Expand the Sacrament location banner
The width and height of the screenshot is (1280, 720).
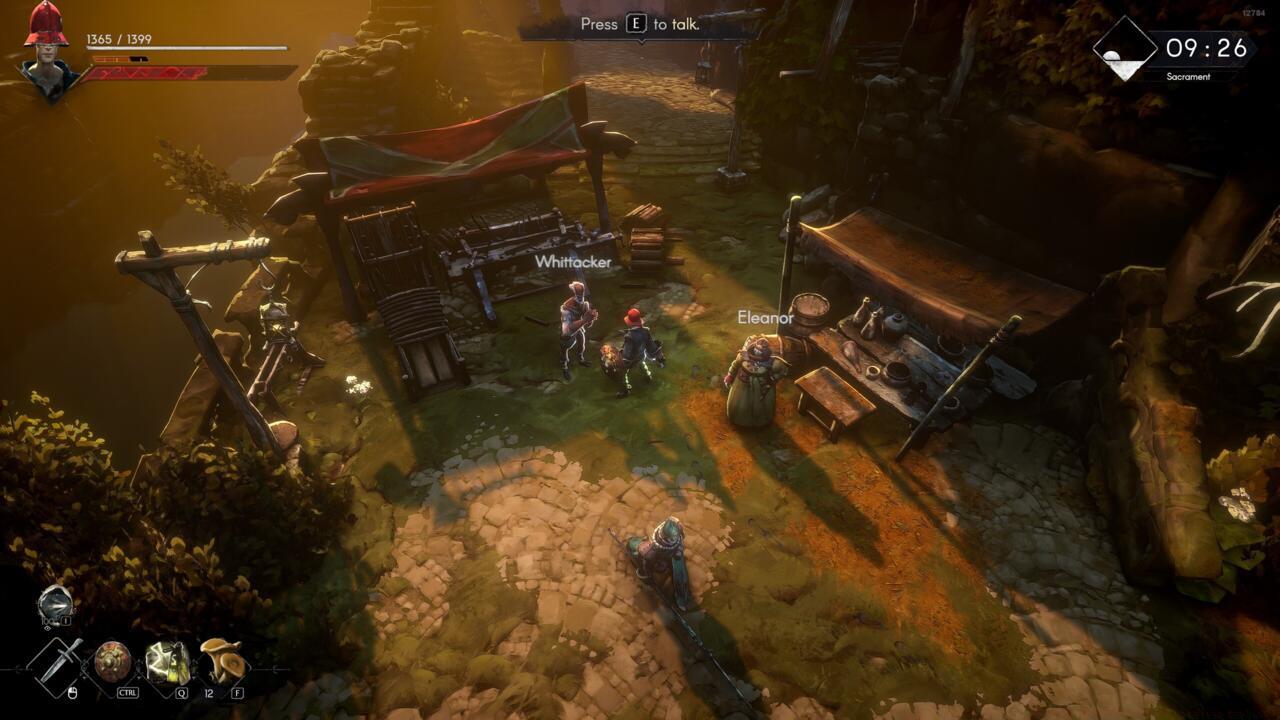(x=1190, y=76)
